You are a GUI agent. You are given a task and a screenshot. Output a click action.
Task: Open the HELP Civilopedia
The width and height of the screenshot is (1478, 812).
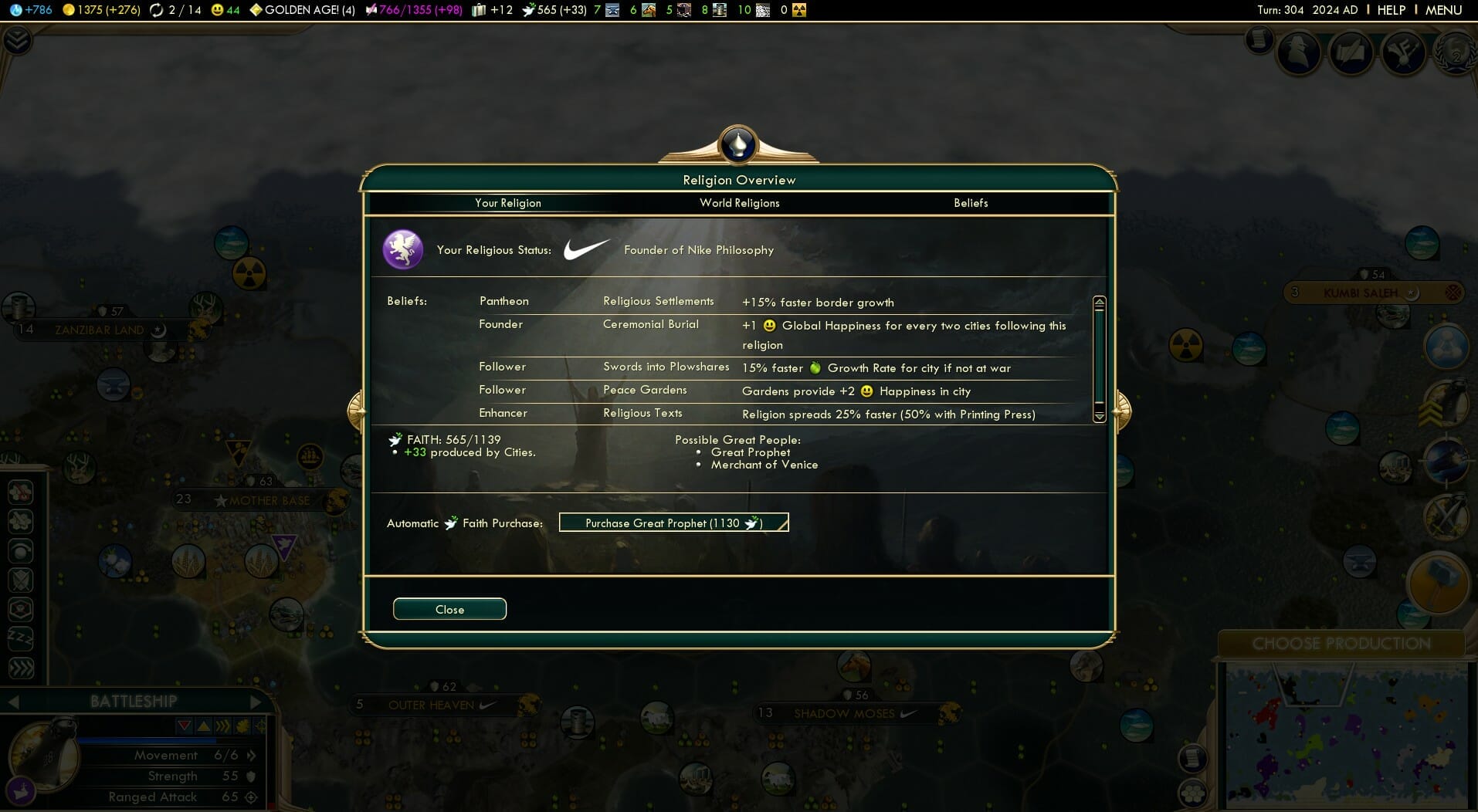tap(1391, 10)
